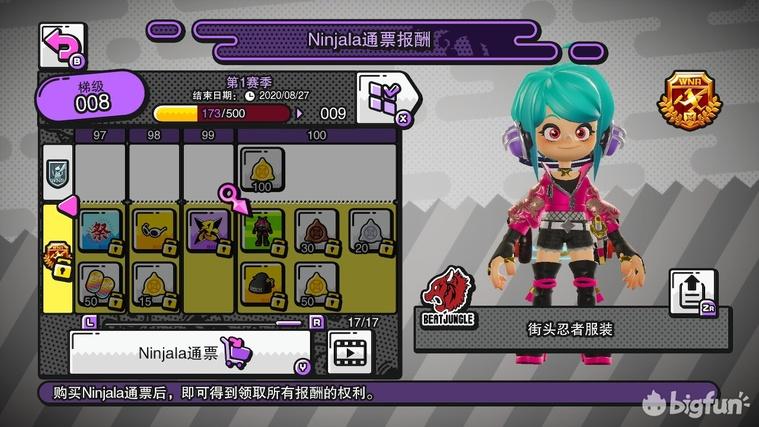Image resolution: width=759 pixels, height=427 pixels.
Task: Select the tier 97 pills 50 reward
Action: coord(100,285)
